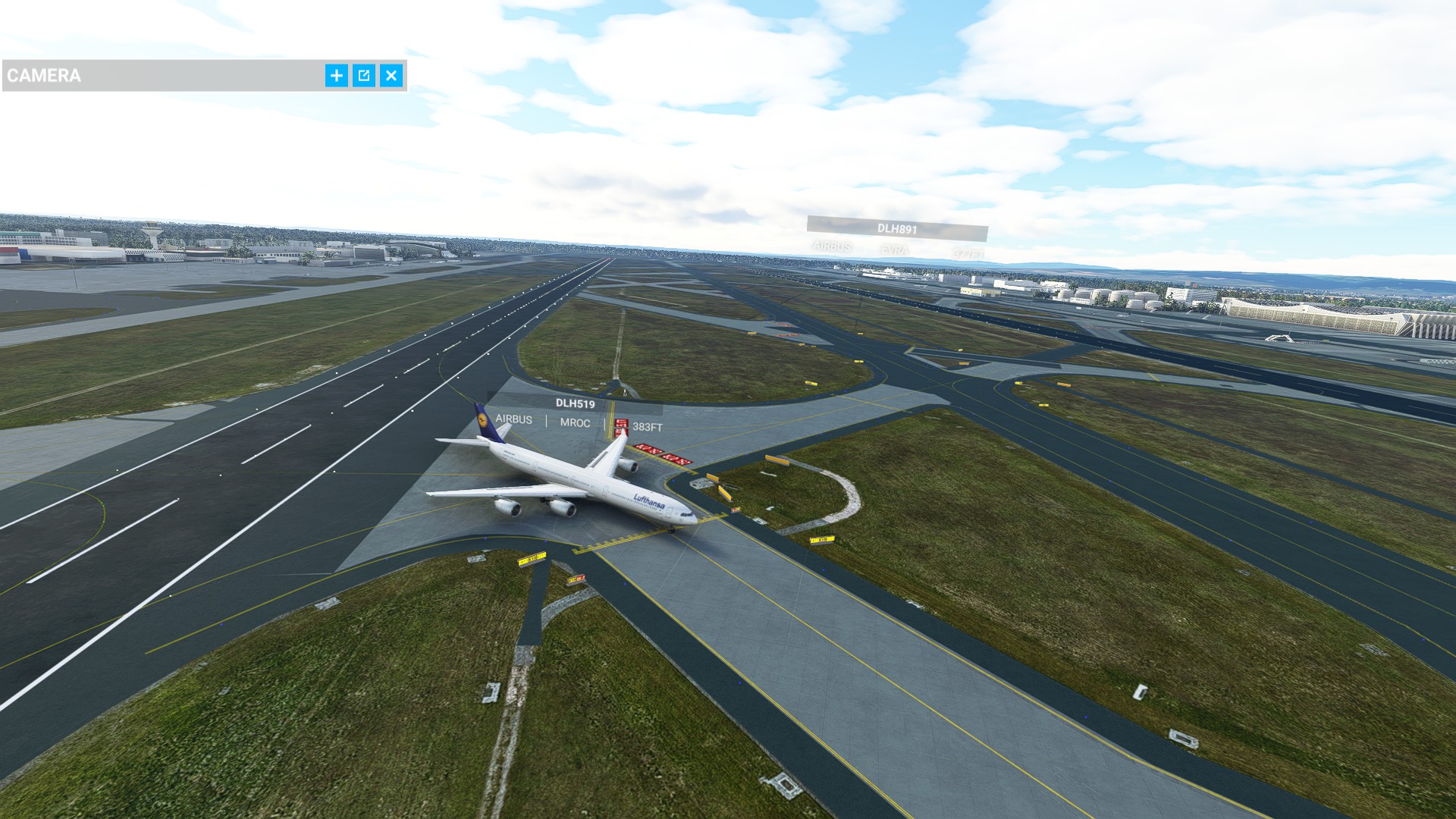The width and height of the screenshot is (1456, 819).
Task: Open the MROC destination field under DLH519
Action: (576, 422)
